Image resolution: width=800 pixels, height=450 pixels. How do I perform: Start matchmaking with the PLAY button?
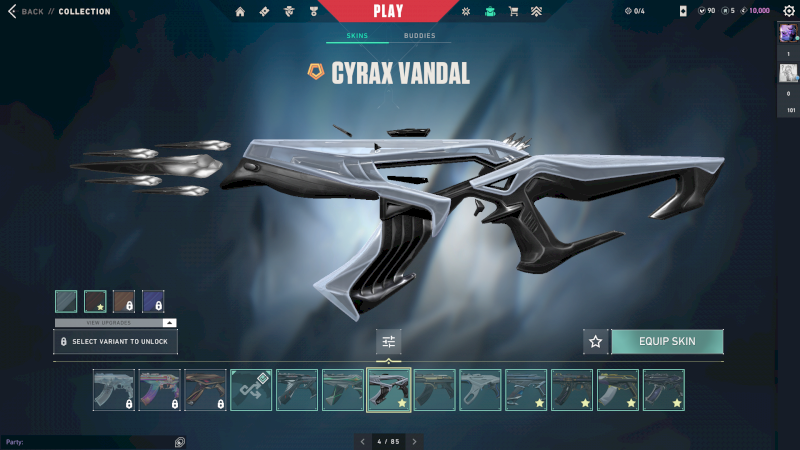(388, 12)
